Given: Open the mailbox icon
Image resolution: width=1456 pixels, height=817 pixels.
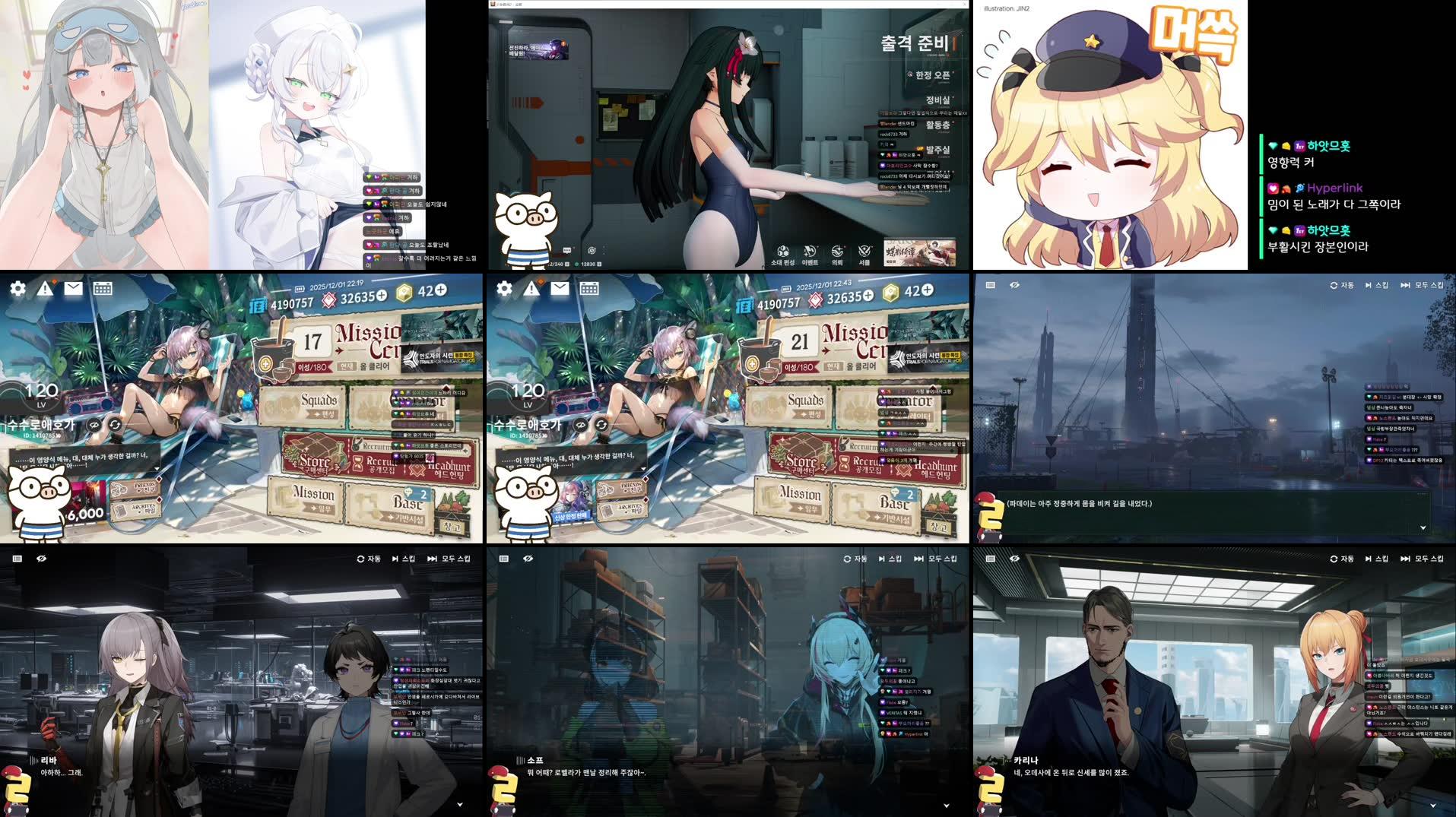Looking at the screenshot, I should (74, 290).
